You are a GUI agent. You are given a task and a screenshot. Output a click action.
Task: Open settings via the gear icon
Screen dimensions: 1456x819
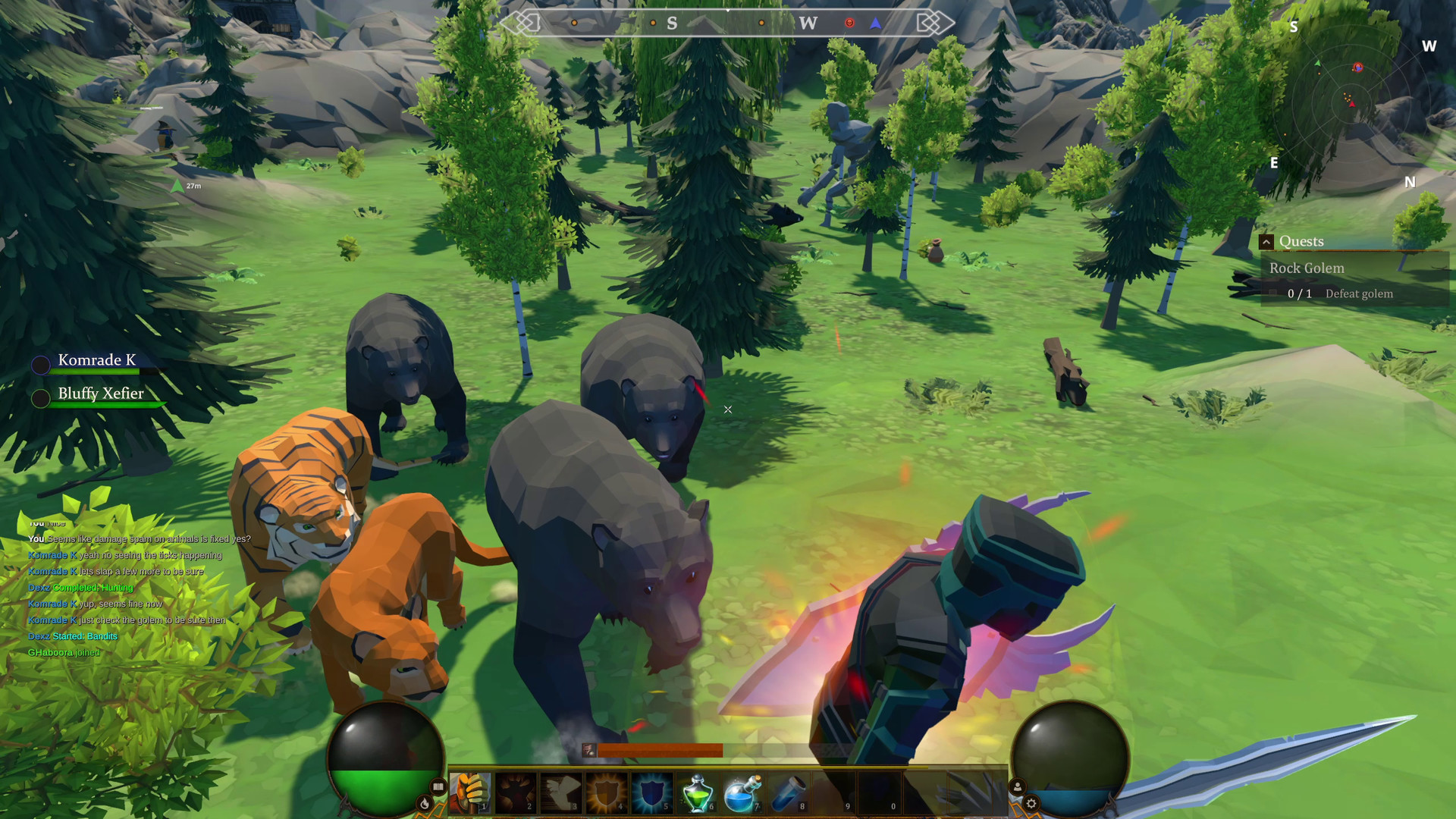click(x=1032, y=805)
